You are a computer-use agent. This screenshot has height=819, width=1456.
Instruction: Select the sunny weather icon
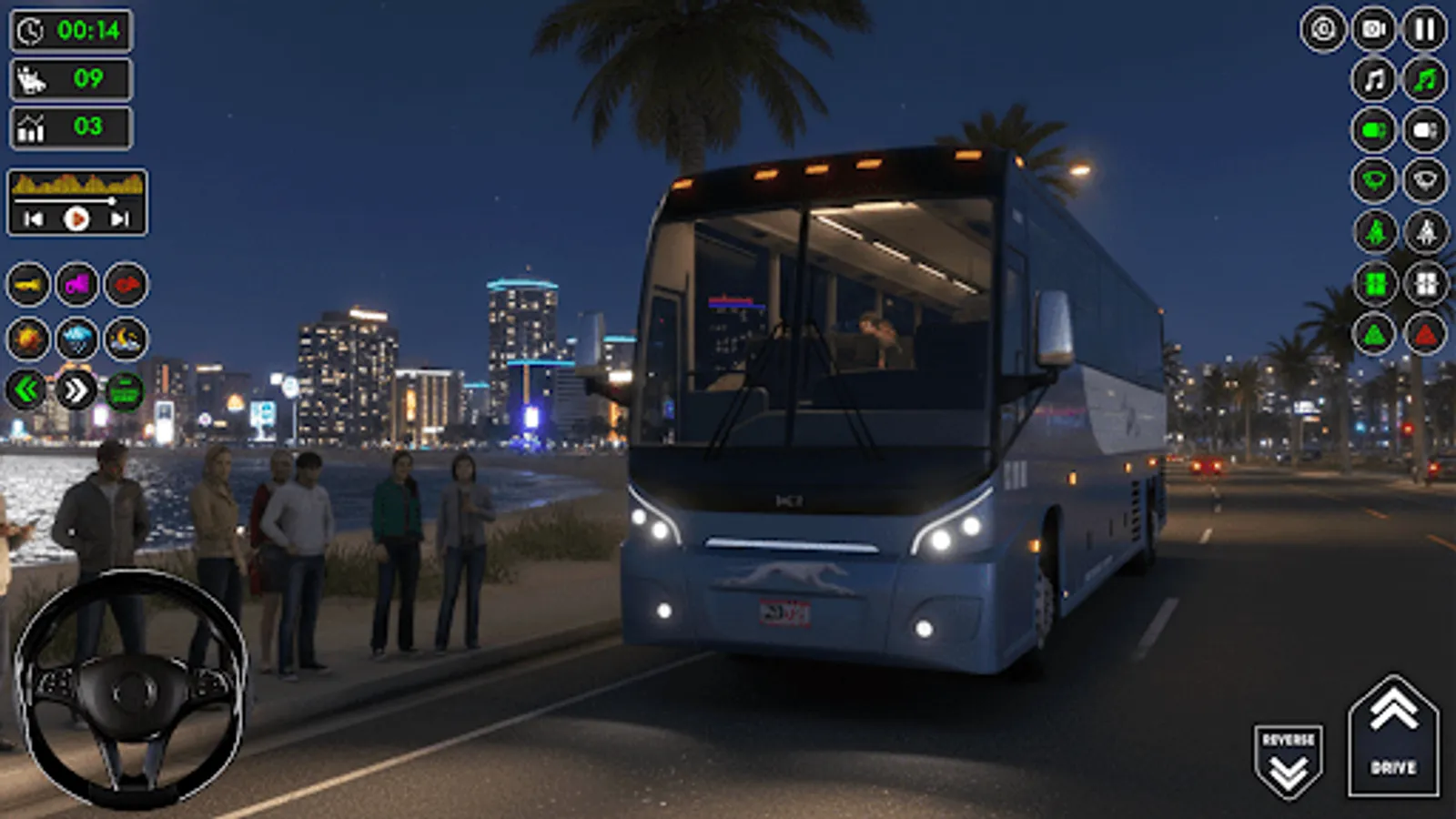coord(27,337)
